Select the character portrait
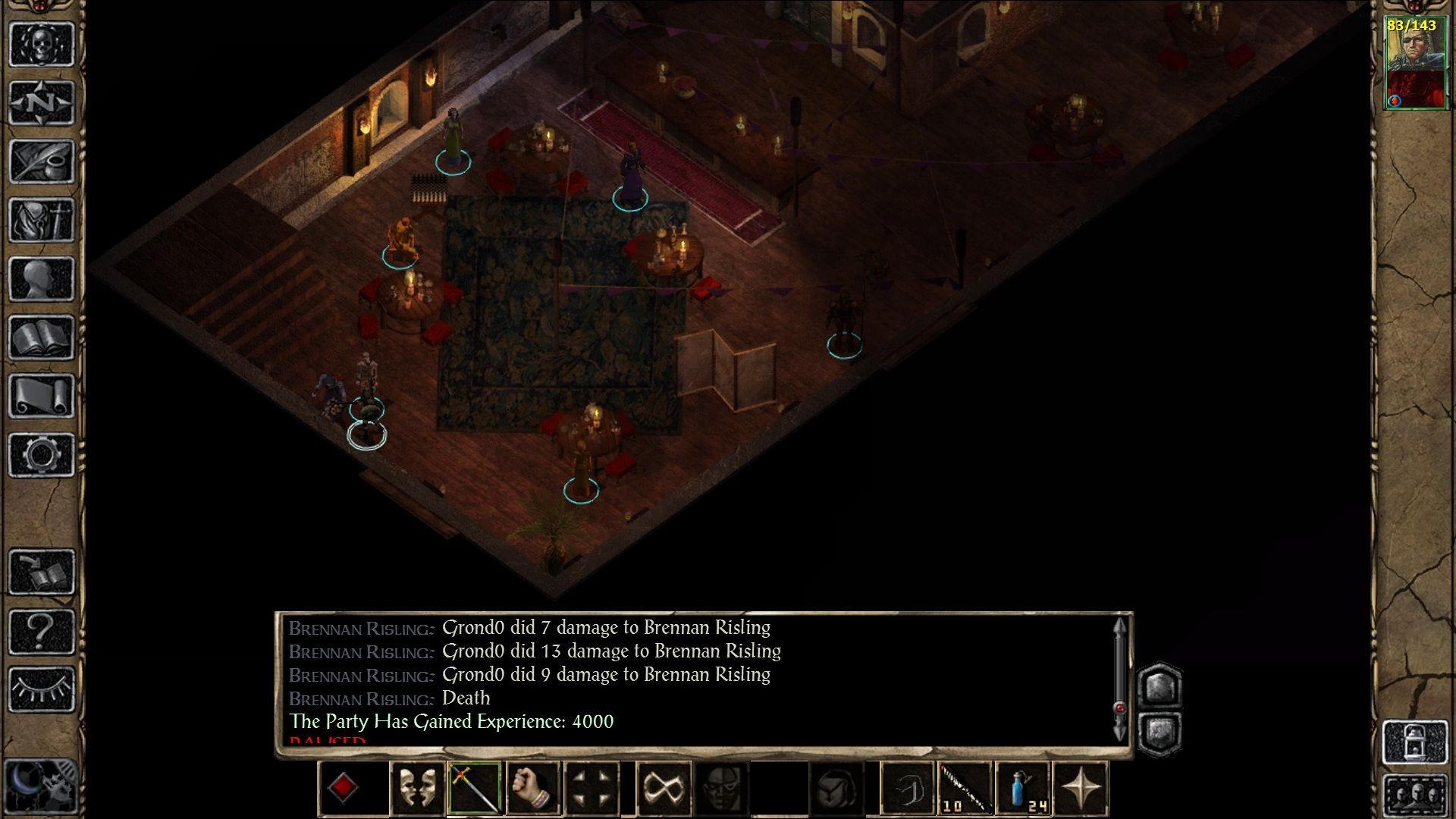This screenshot has height=819, width=1456. pos(1414,64)
